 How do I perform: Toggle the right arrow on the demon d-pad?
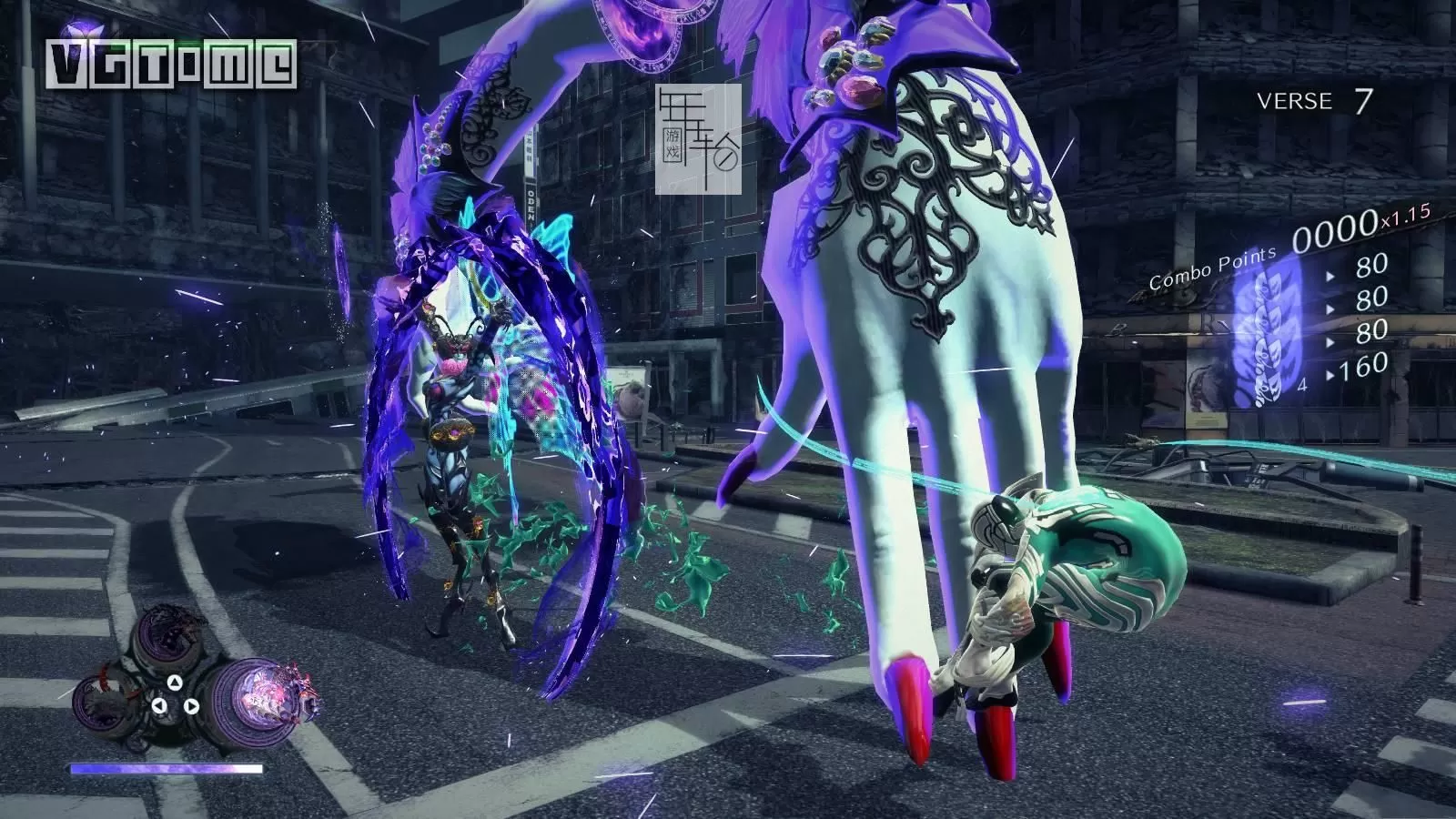click(x=193, y=705)
